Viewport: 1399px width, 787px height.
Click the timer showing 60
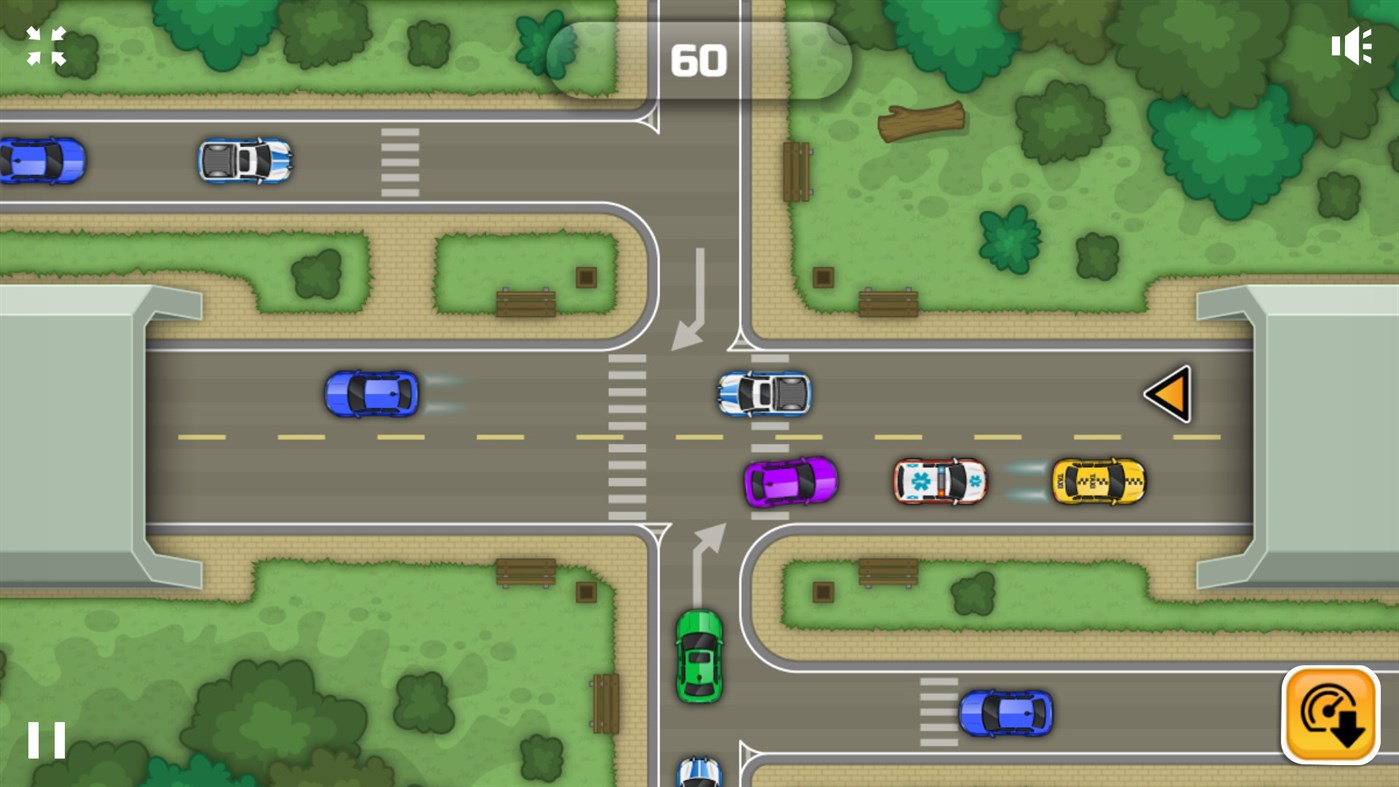(700, 60)
